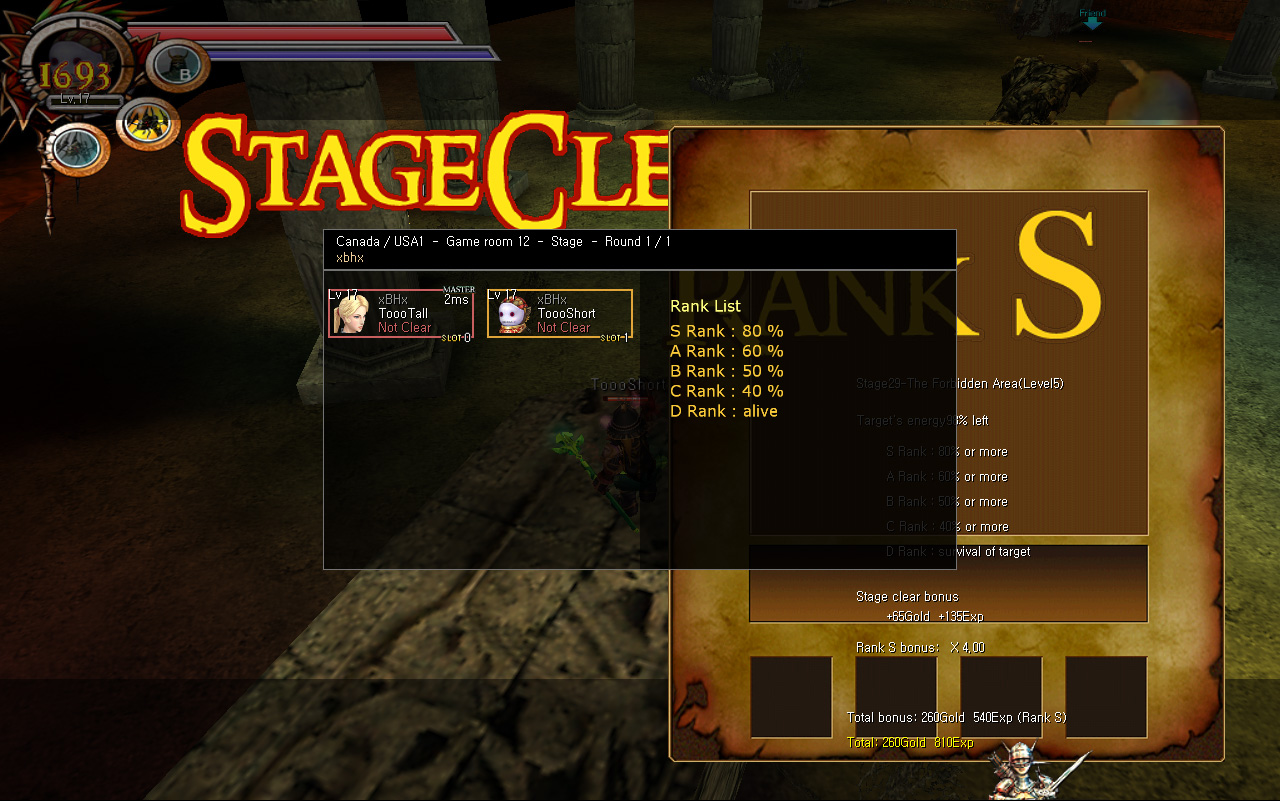Activate the grey-blue spider skill icon
Viewport: 1280px width, 801px height.
(x=76, y=149)
